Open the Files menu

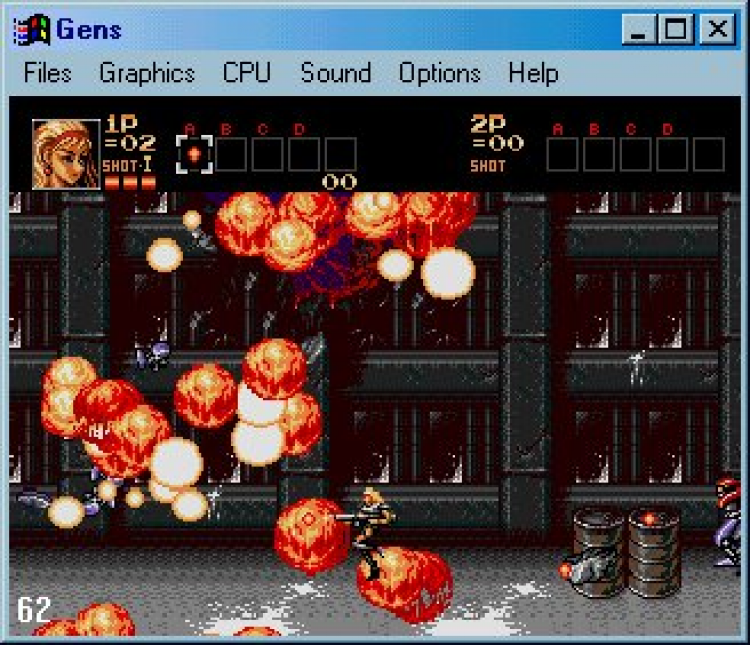(x=48, y=74)
